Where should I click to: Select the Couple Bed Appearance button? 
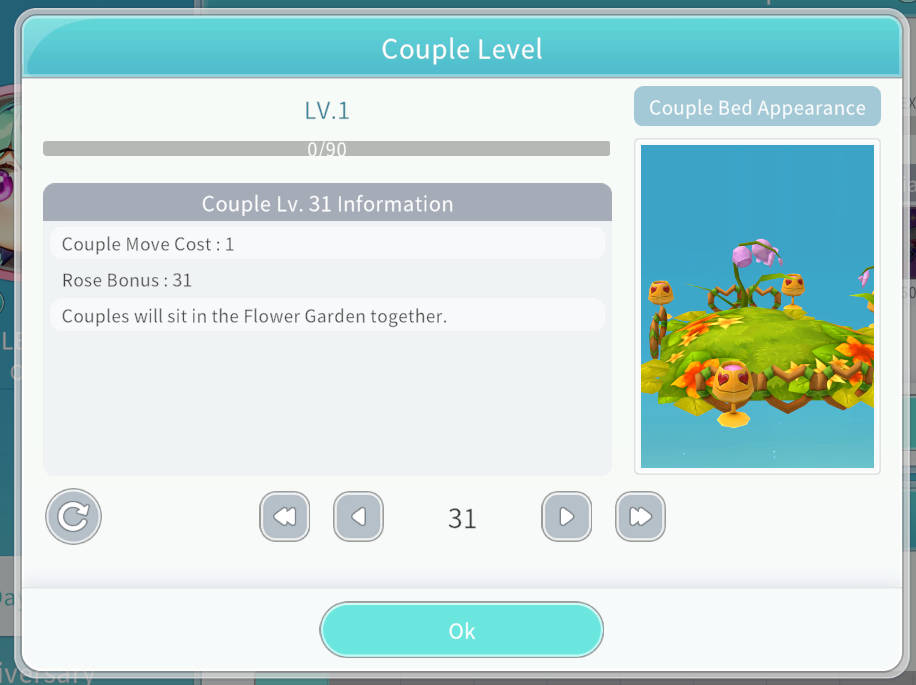tap(757, 108)
